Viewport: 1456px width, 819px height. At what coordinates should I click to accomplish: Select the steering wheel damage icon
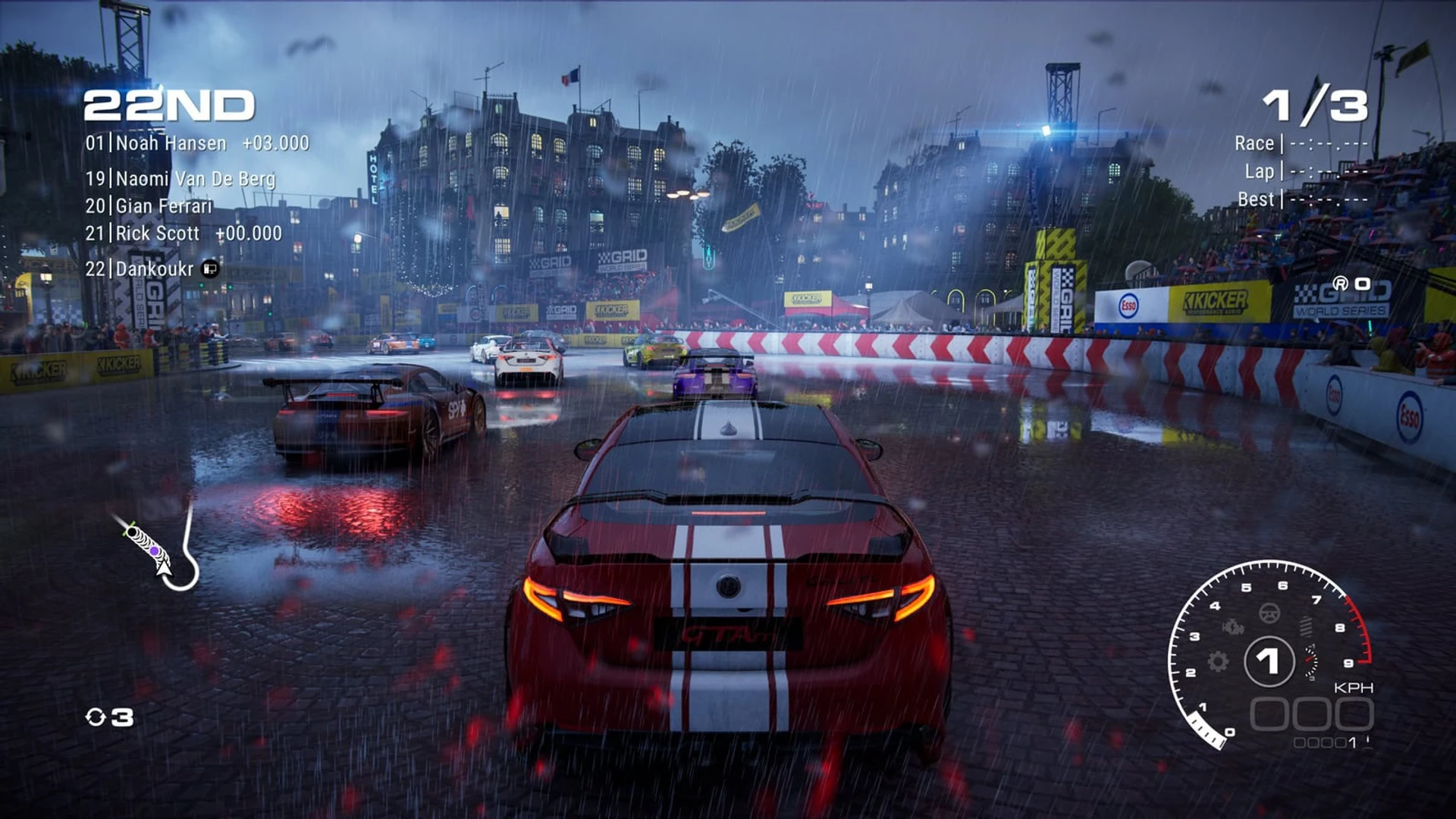pos(1269,613)
